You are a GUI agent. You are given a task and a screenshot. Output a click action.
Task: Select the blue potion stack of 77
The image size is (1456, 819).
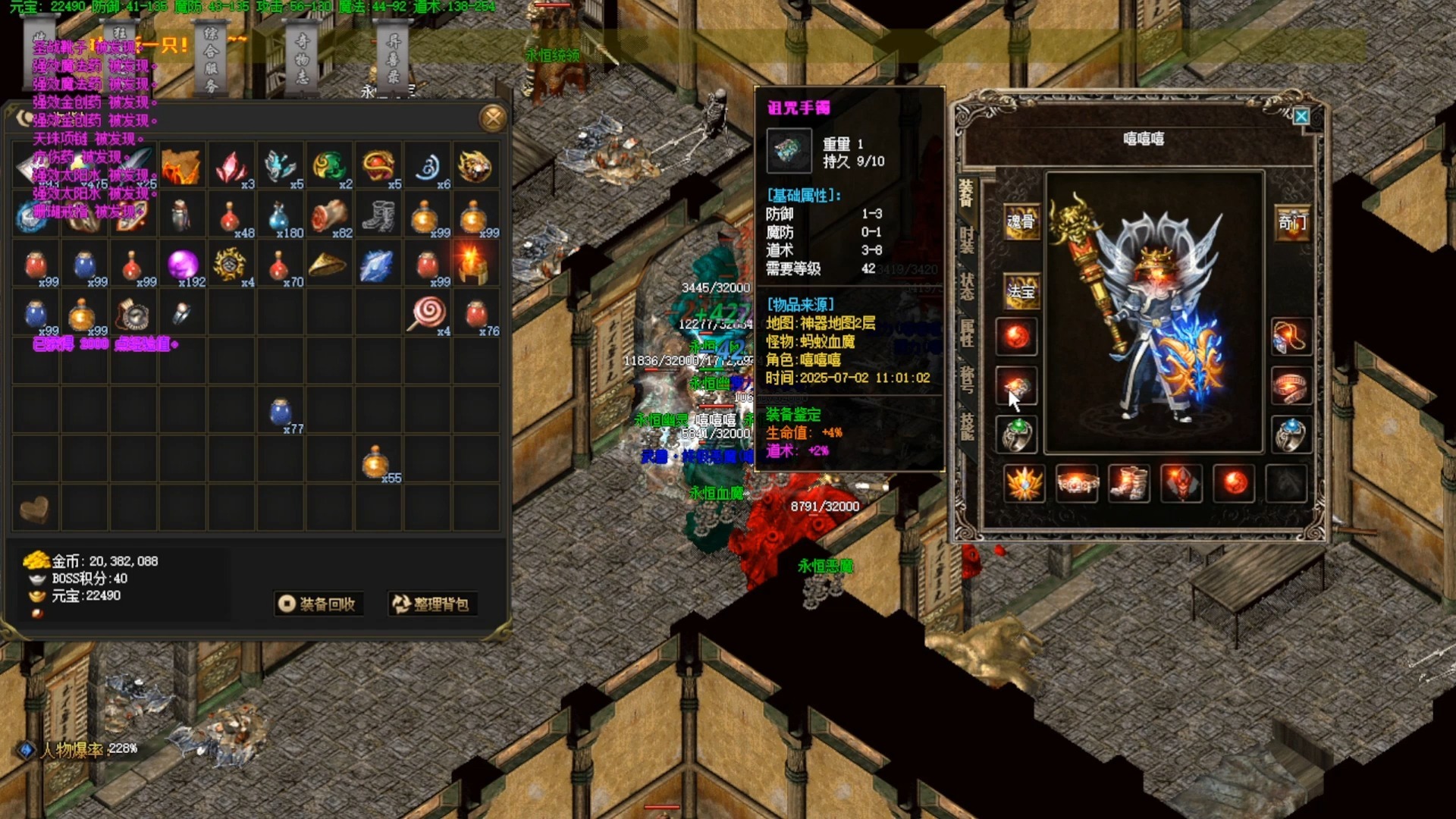pos(280,412)
